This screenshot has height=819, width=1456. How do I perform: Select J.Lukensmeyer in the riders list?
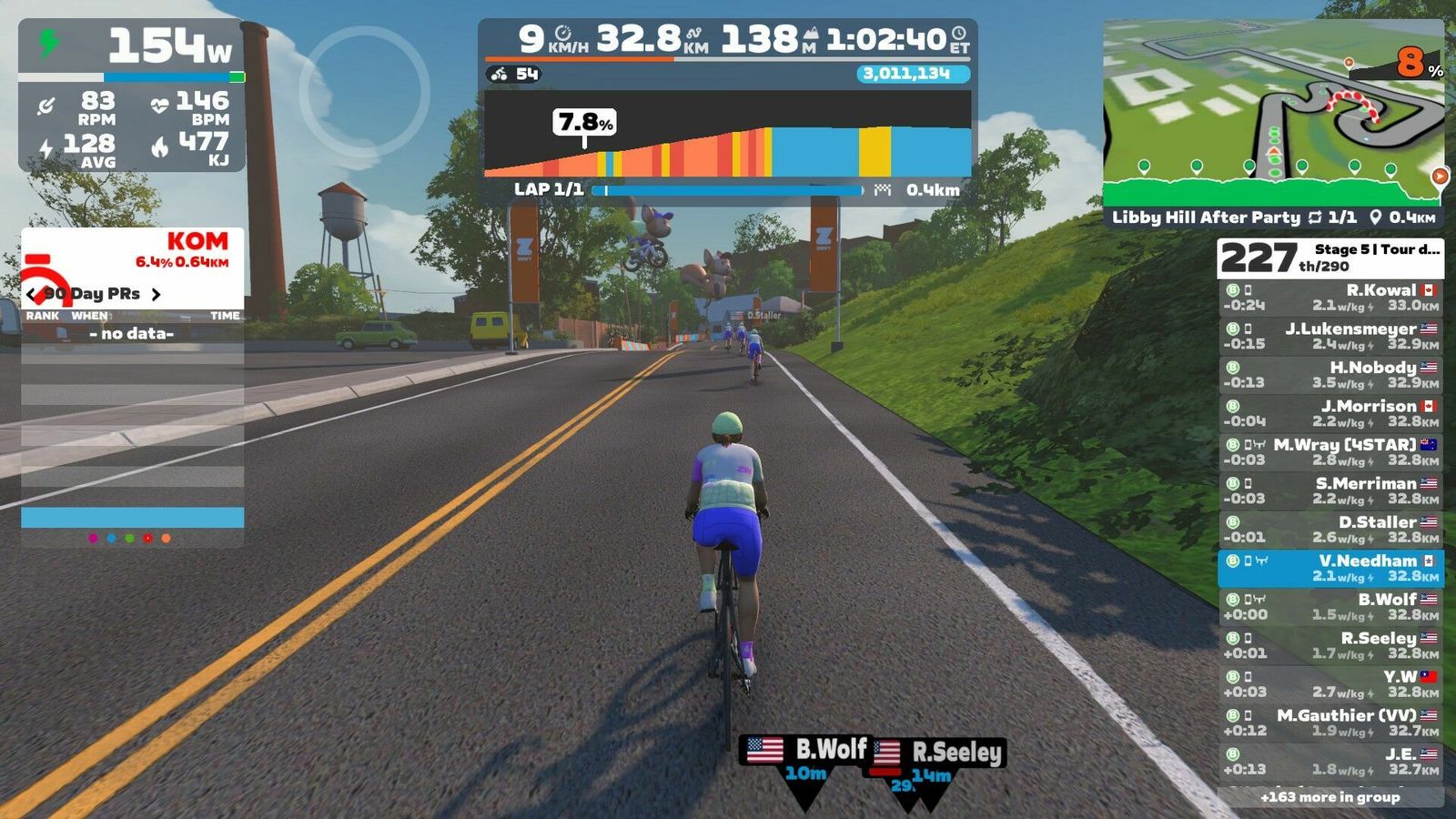(1330, 336)
